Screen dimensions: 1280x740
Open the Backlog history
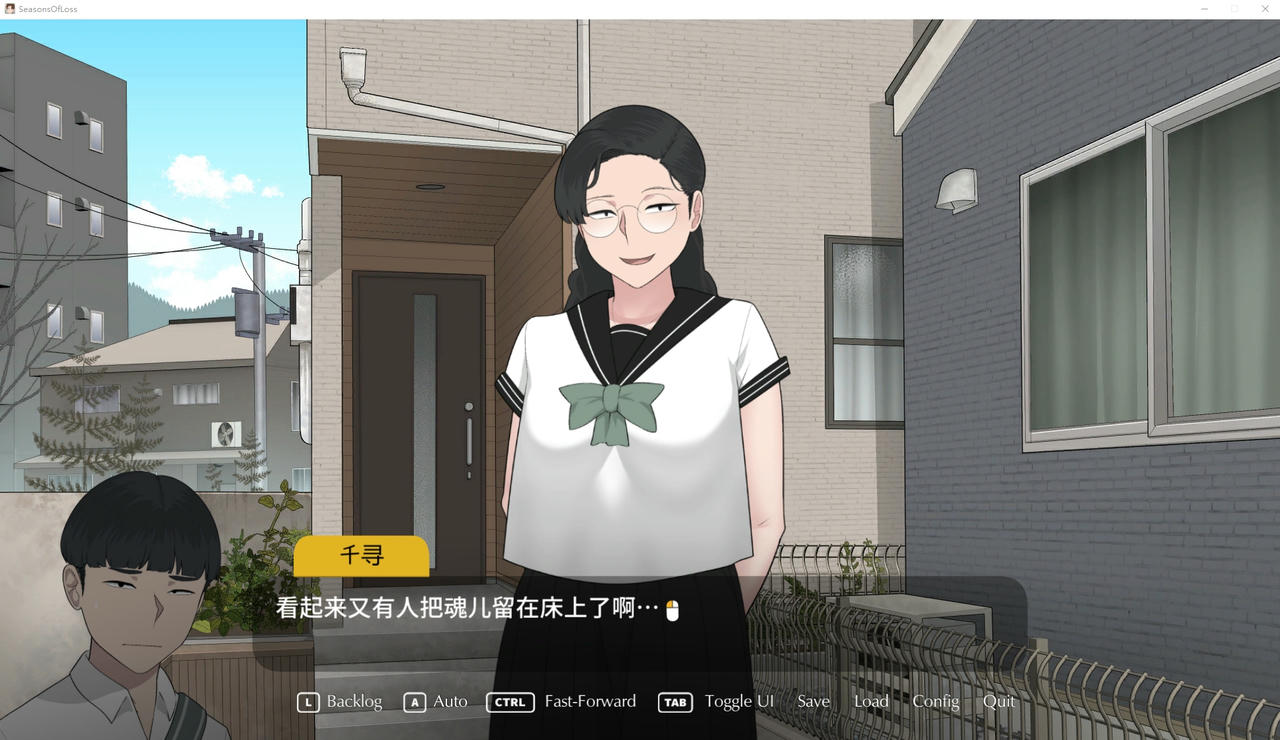coord(353,702)
